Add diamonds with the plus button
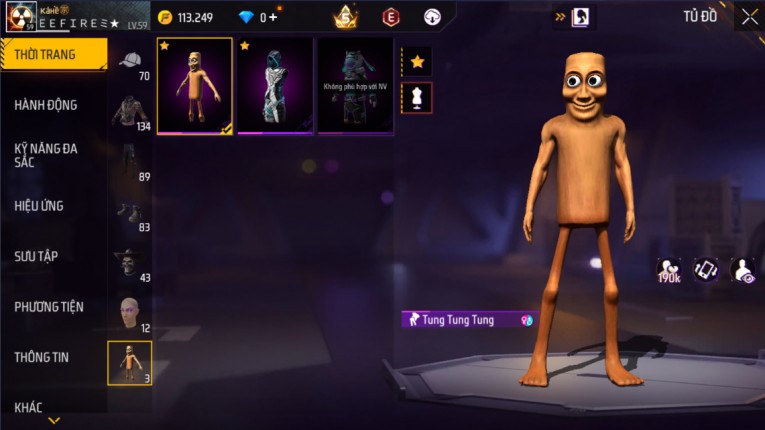This screenshot has width=765, height=430. tap(273, 17)
